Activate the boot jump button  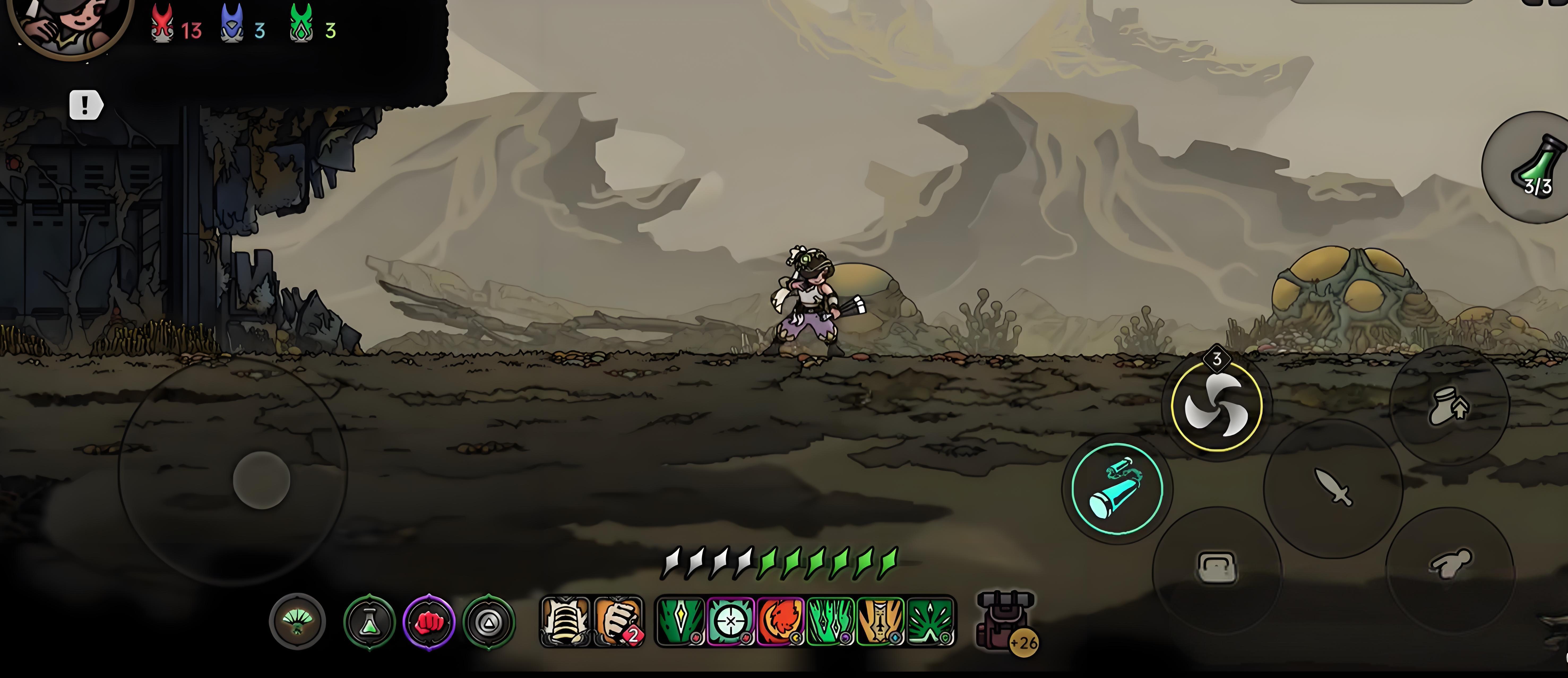(x=1449, y=406)
